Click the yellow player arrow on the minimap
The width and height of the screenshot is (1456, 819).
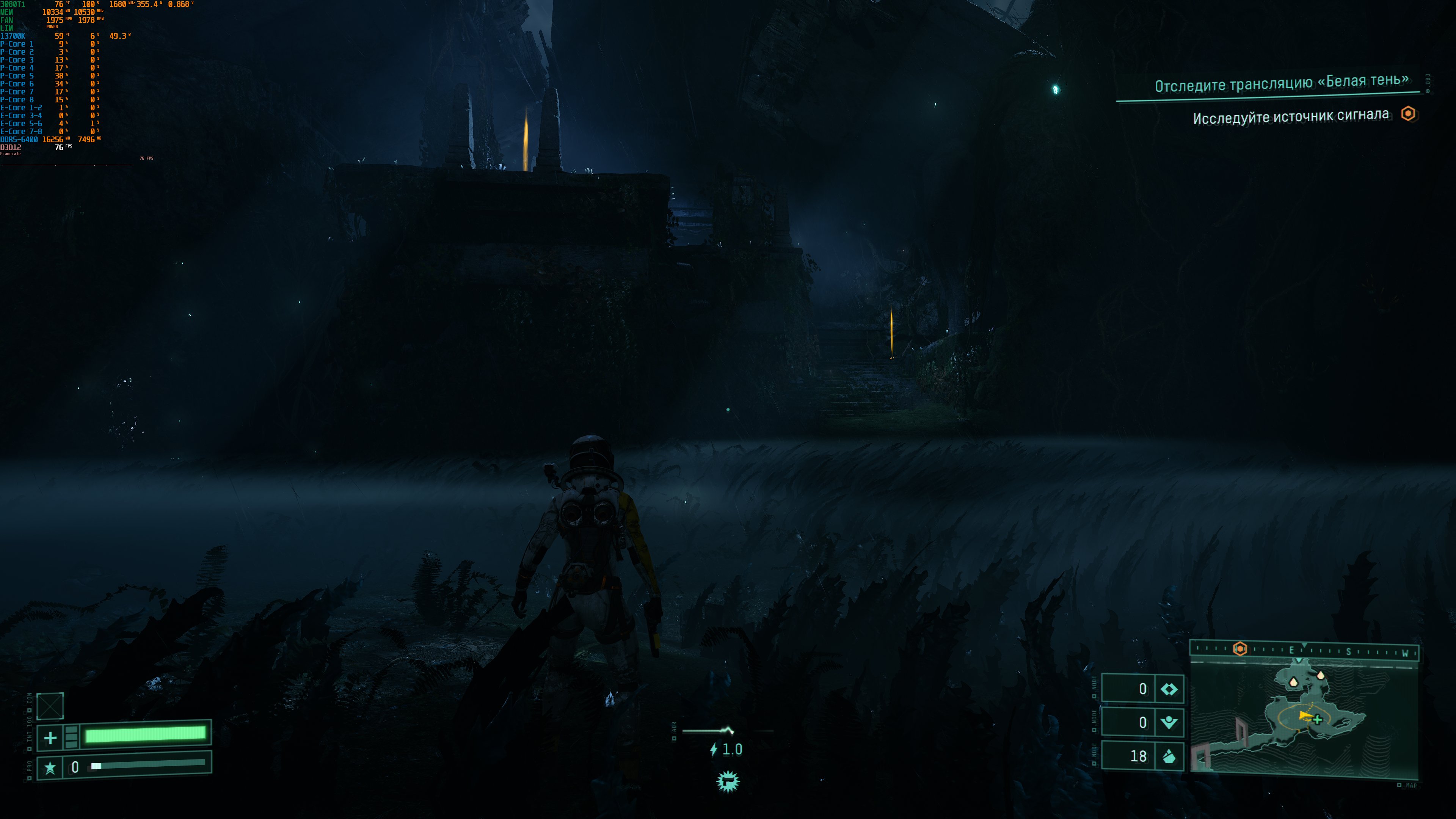(x=1304, y=716)
